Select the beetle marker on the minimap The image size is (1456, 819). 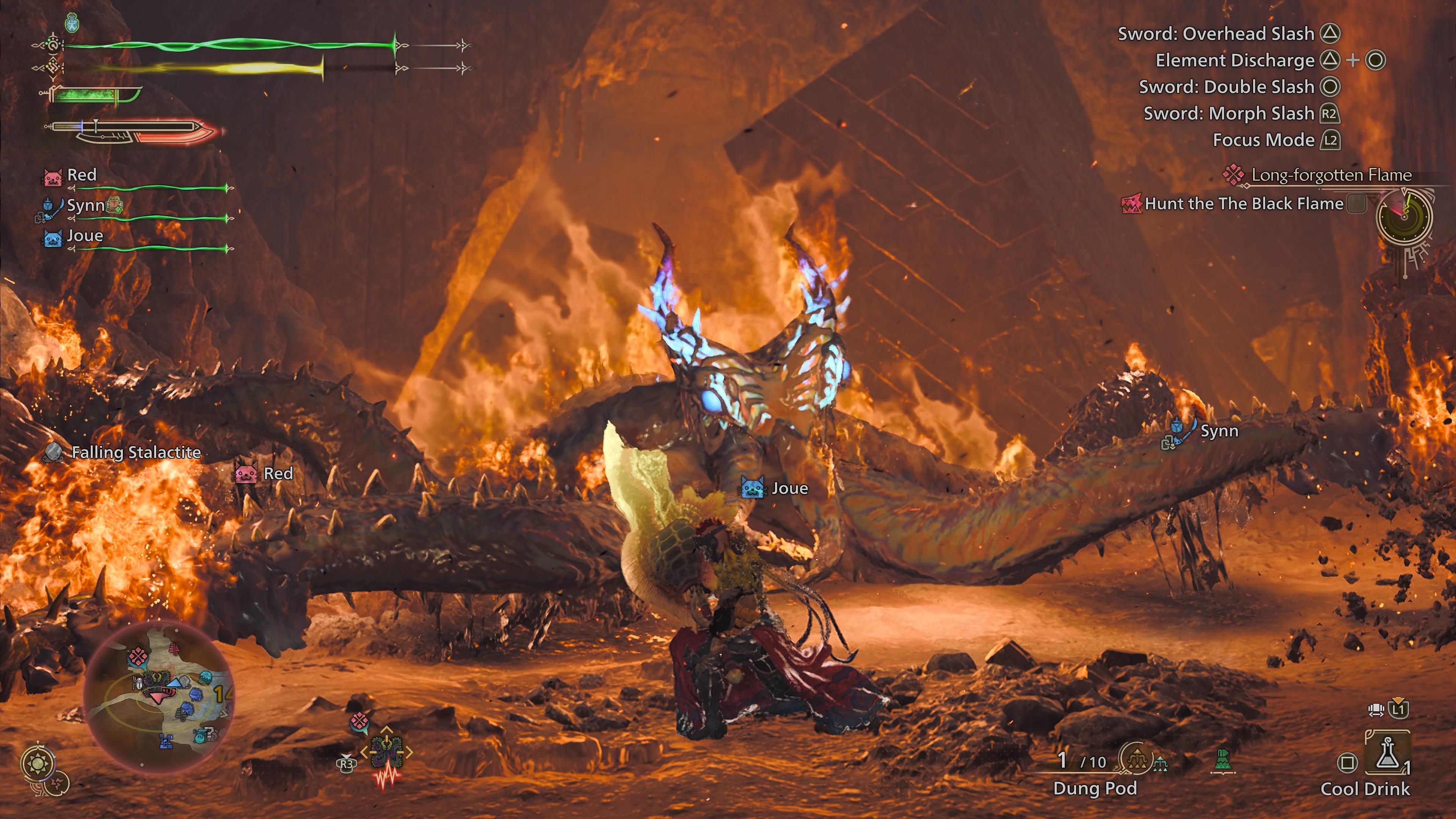point(139,684)
